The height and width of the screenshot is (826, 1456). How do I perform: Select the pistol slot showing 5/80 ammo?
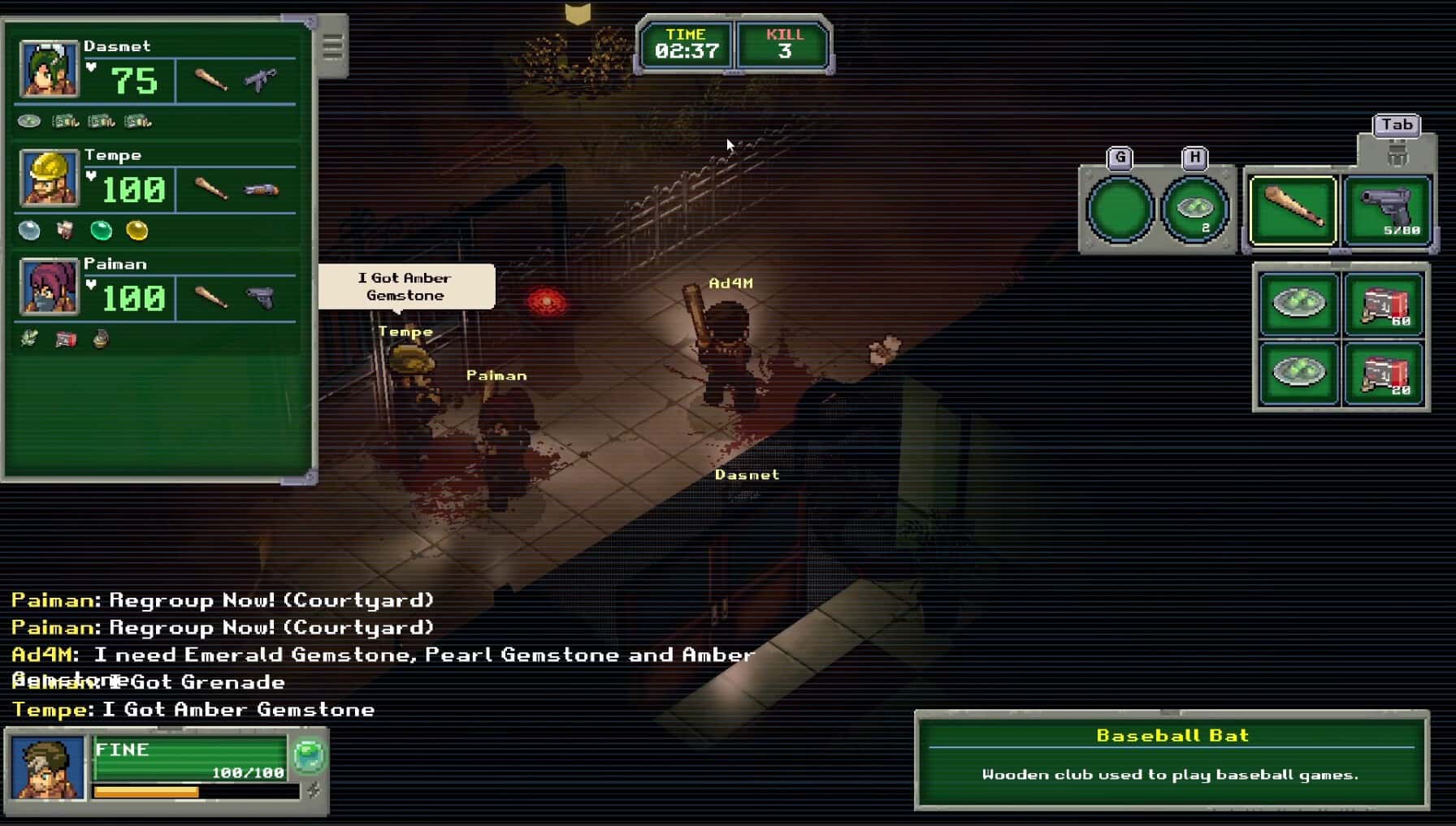(1386, 209)
